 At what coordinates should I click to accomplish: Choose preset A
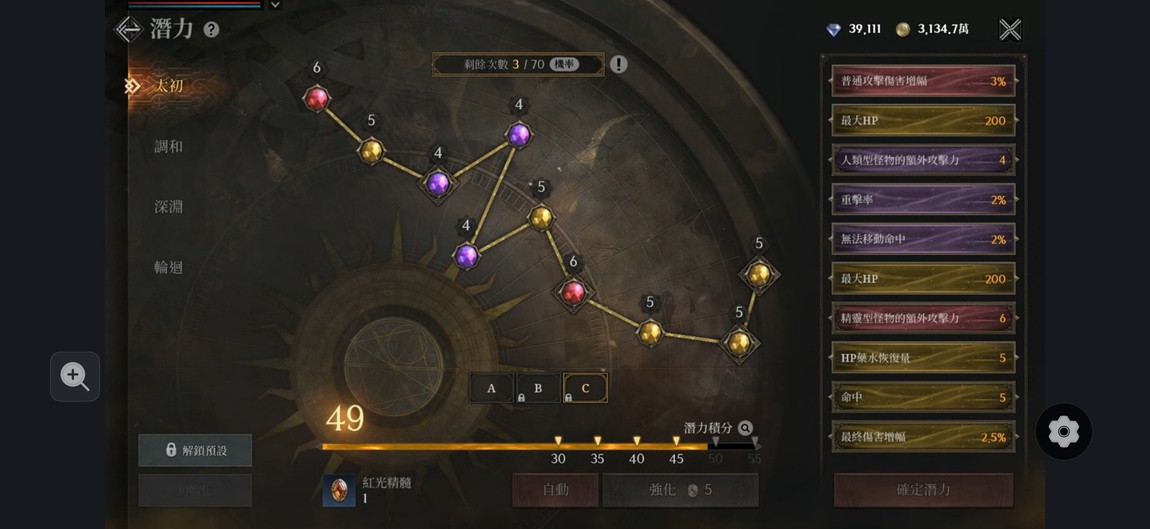tap(491, 388)
